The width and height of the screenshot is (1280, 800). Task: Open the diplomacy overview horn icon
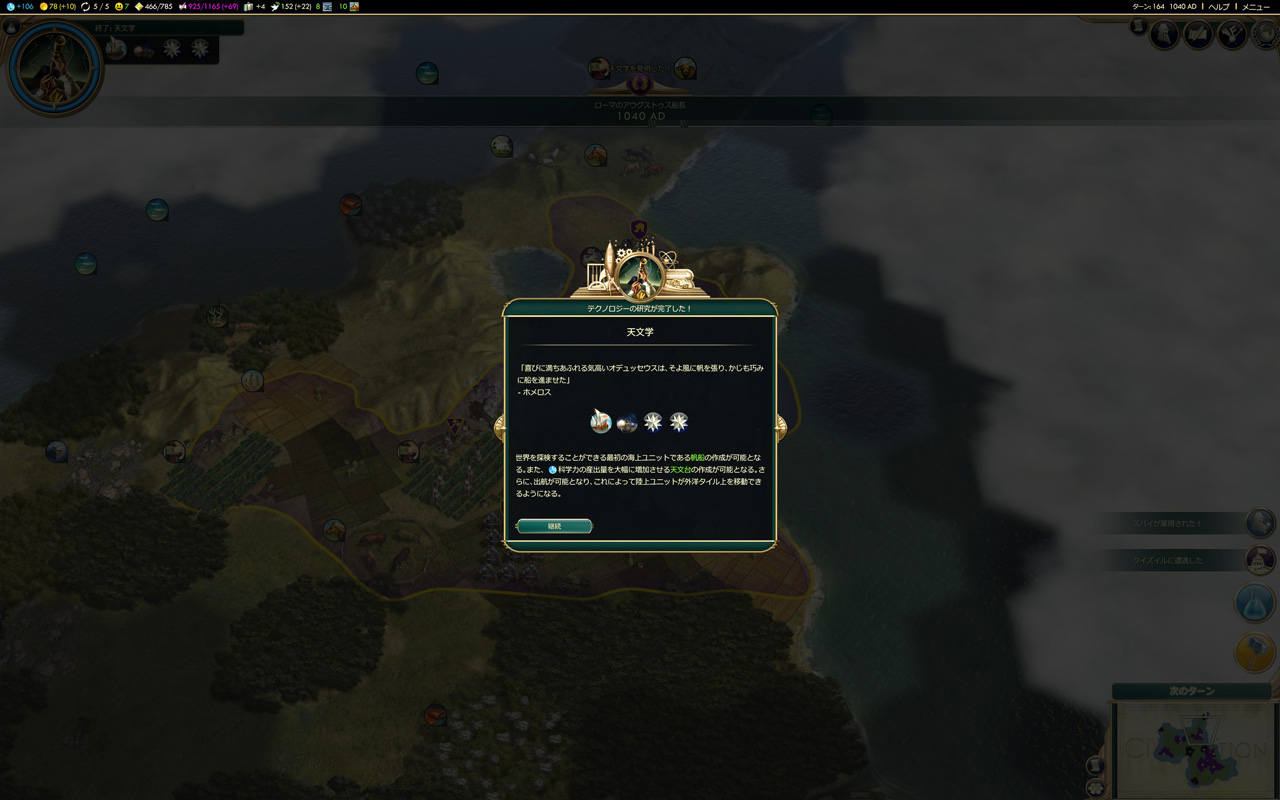click(x=1232, y=35)
